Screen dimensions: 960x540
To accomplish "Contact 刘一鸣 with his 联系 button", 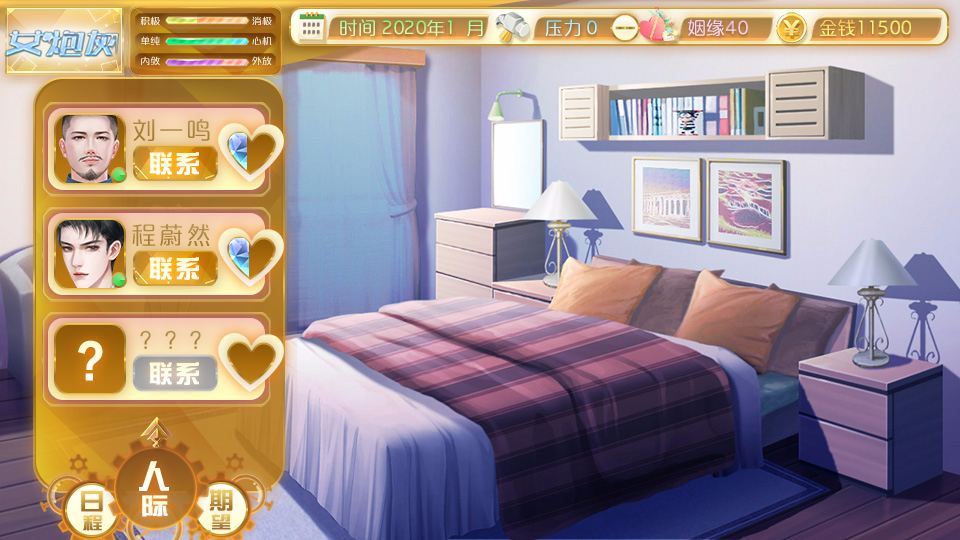I will pos(175,164).
